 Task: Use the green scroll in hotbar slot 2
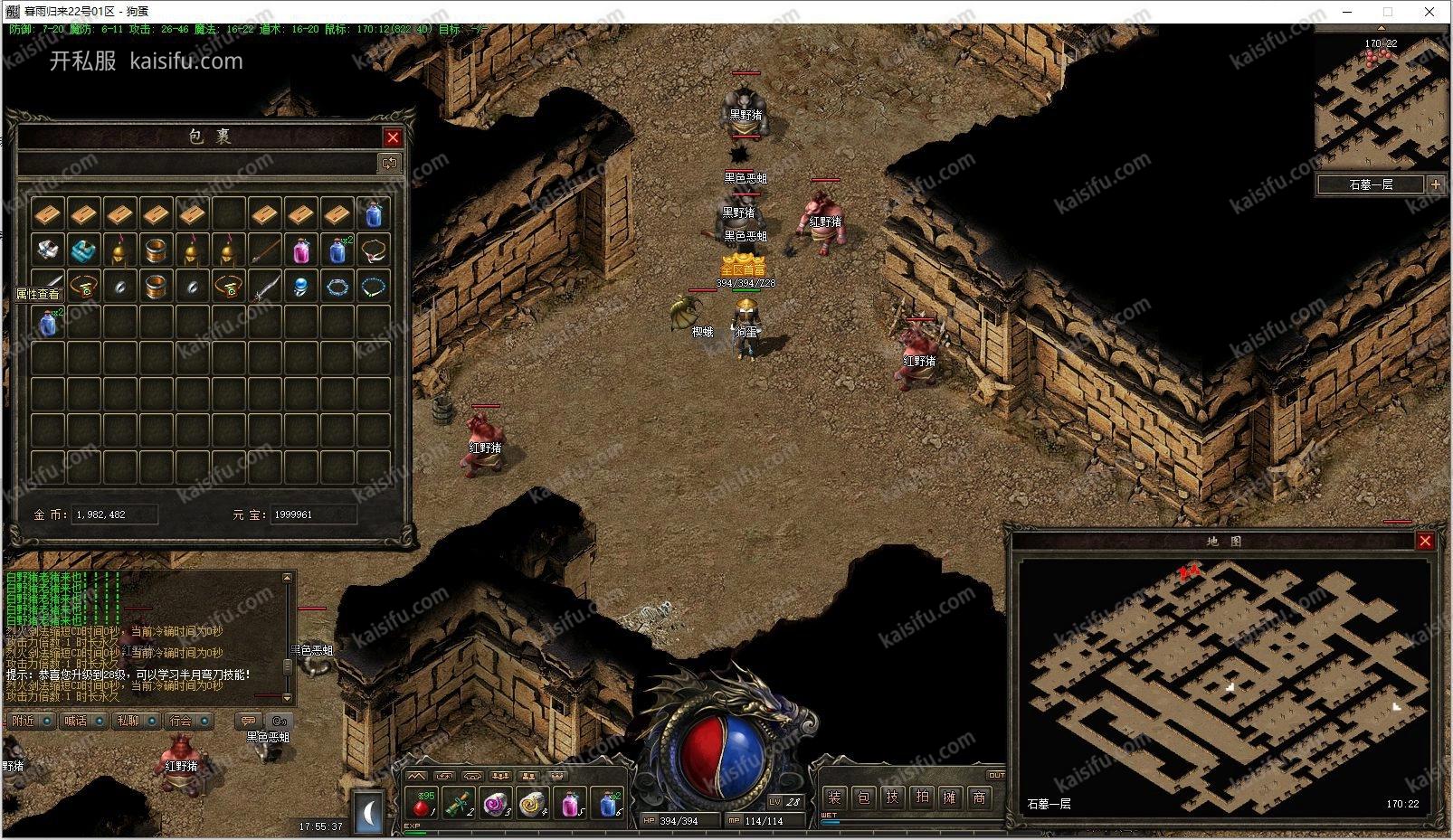(459, 802)
